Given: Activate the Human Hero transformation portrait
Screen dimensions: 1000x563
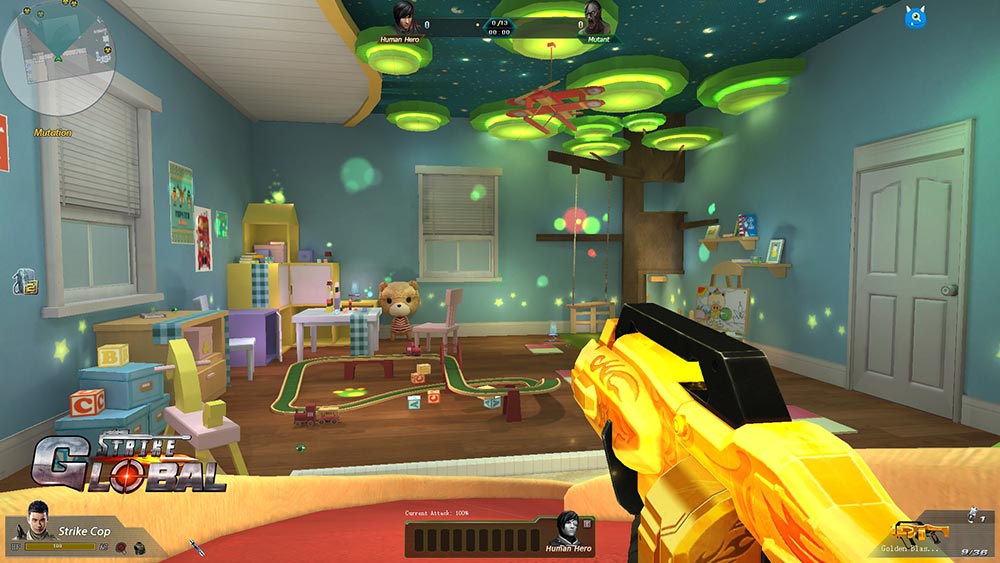Looking at the screenshot, I should [x=566, y=530].
